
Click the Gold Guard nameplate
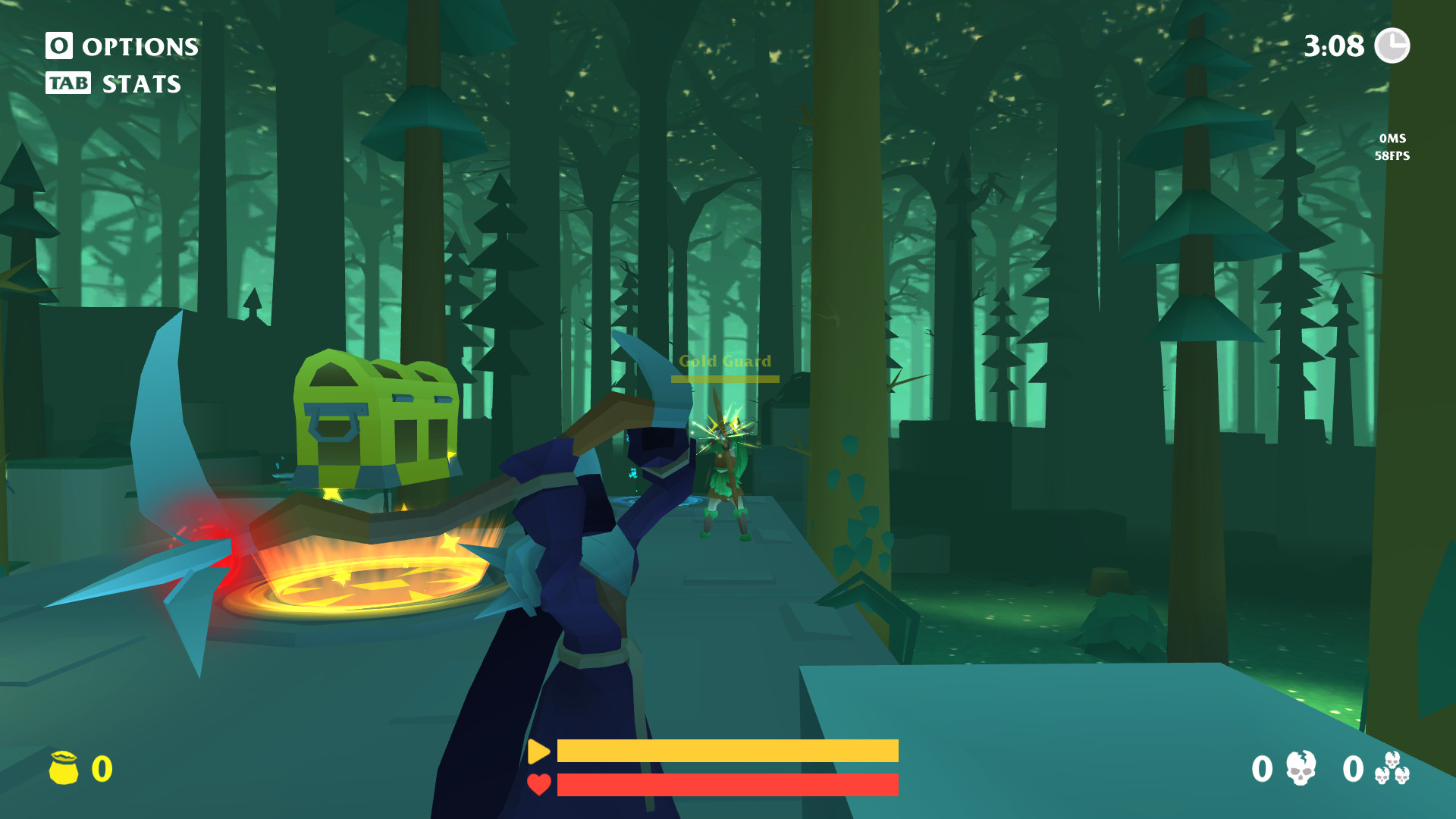pyautogui.click(x=726, y=362)
